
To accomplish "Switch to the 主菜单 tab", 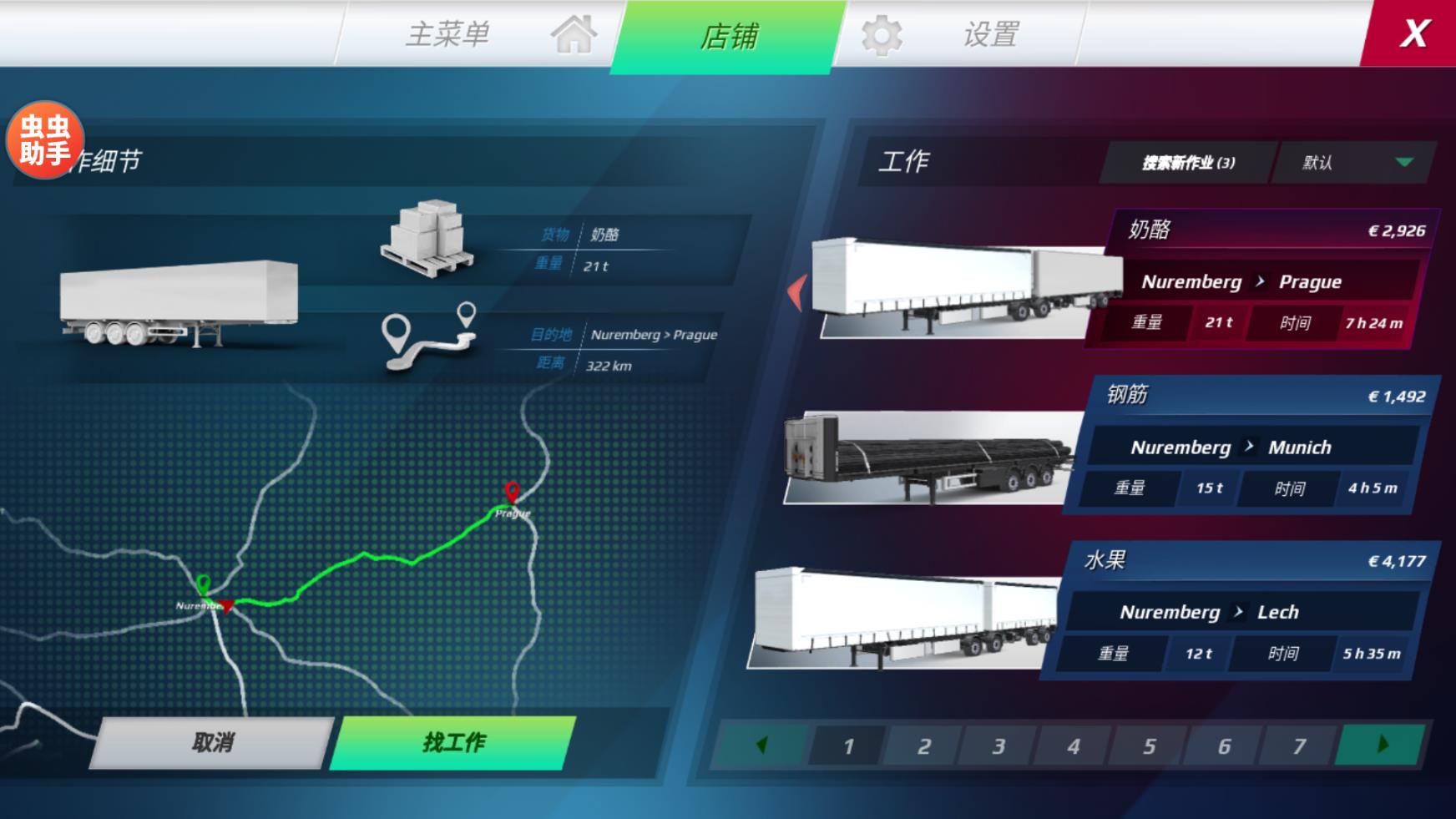I will tap(449, 35).
